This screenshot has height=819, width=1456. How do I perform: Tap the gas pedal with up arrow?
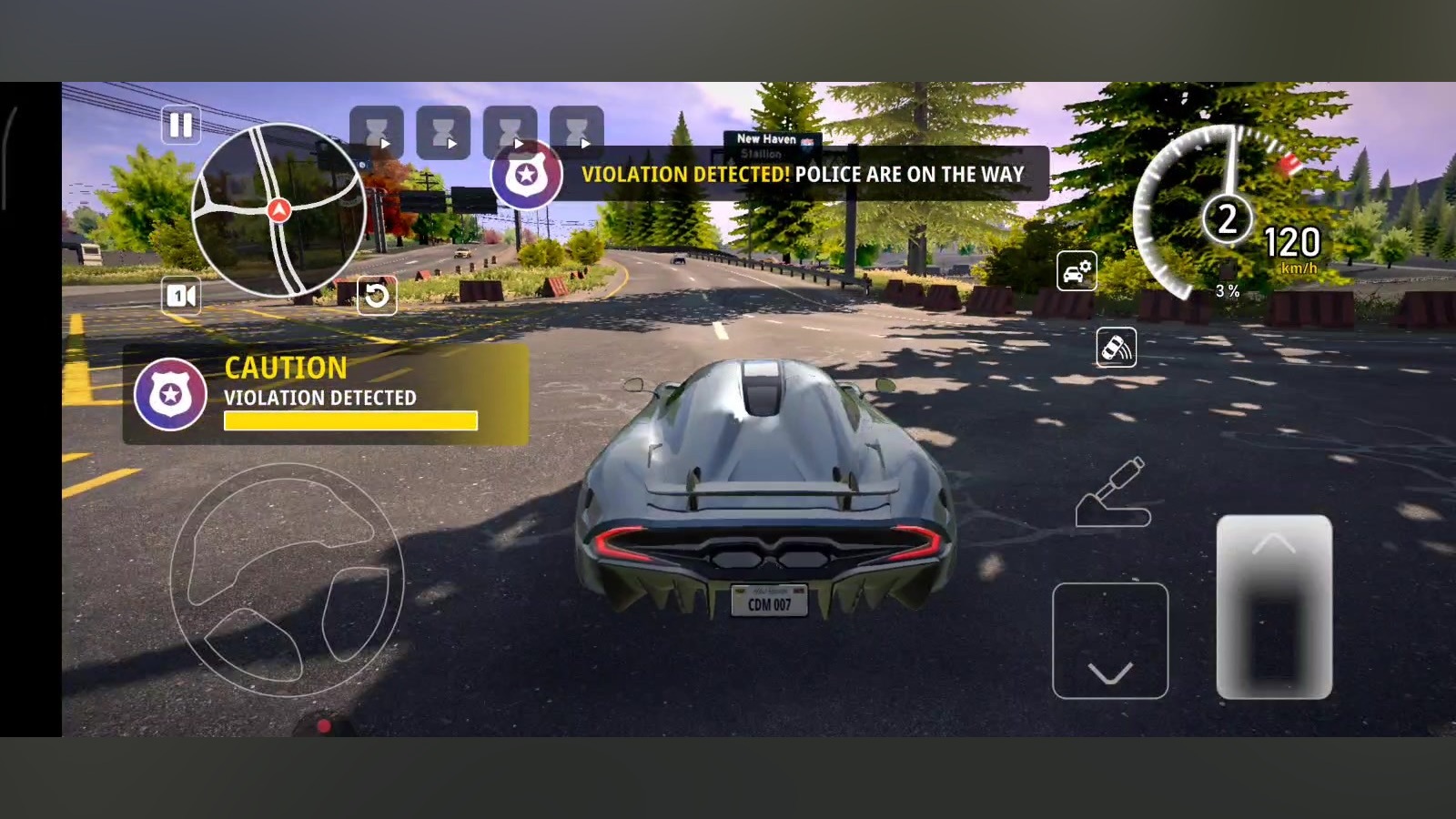1274,607
